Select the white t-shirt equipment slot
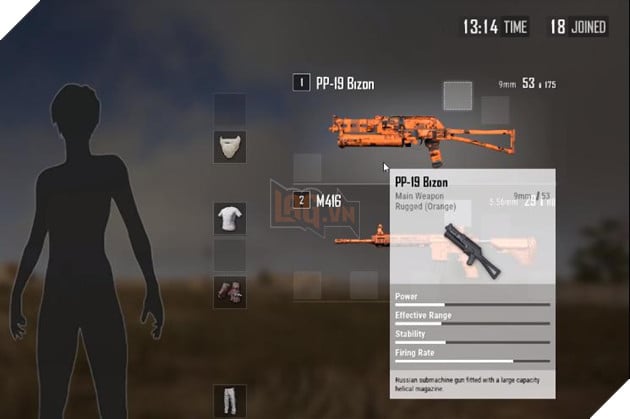Screen dimensions: 630x419 229,219
